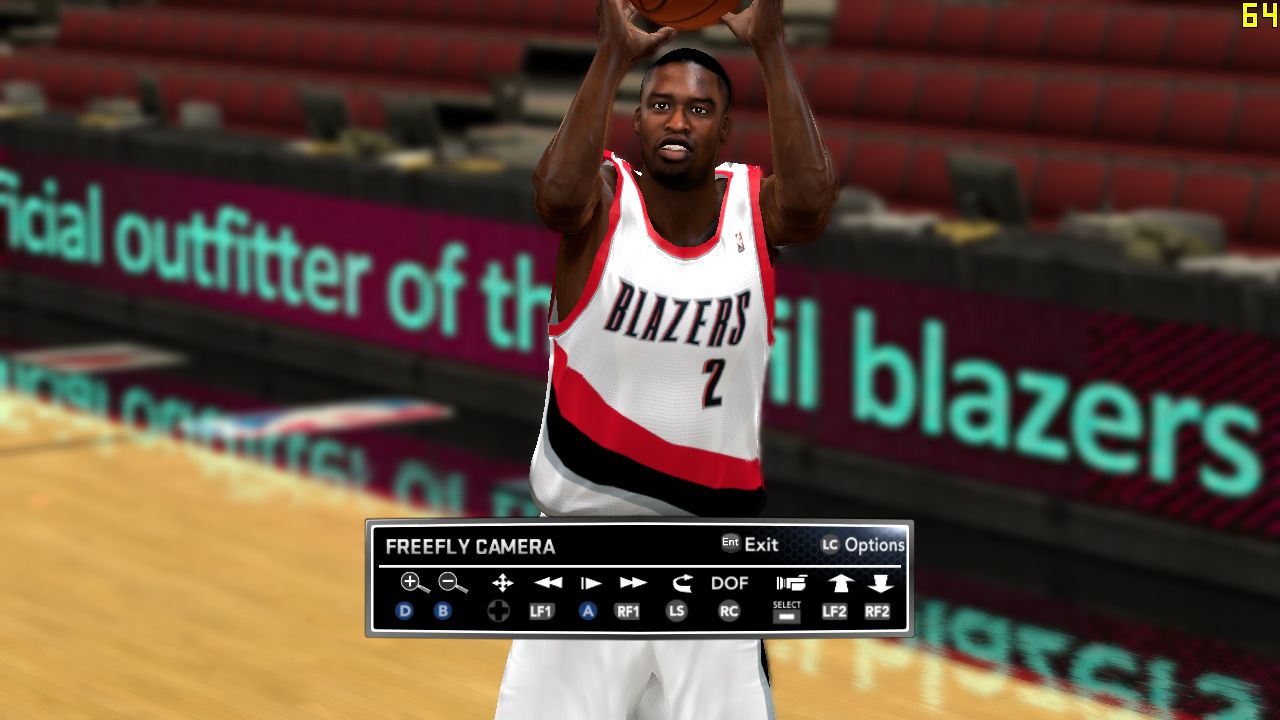This screenshot has width=1280, height=720.
Task: Select the zoom-in magnifier icon
Action: click(414, 583)
